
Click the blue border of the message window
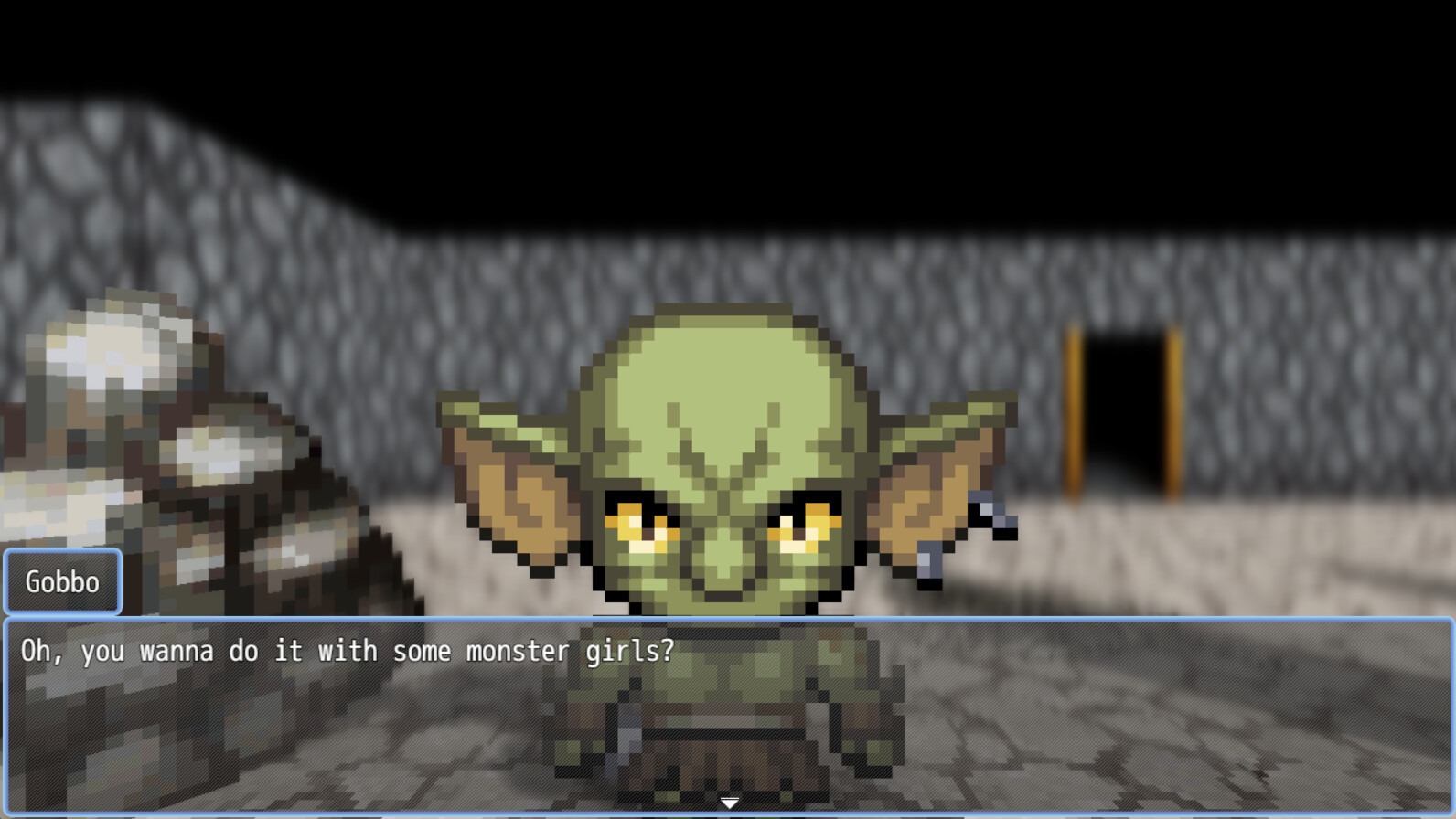point(728,620)
